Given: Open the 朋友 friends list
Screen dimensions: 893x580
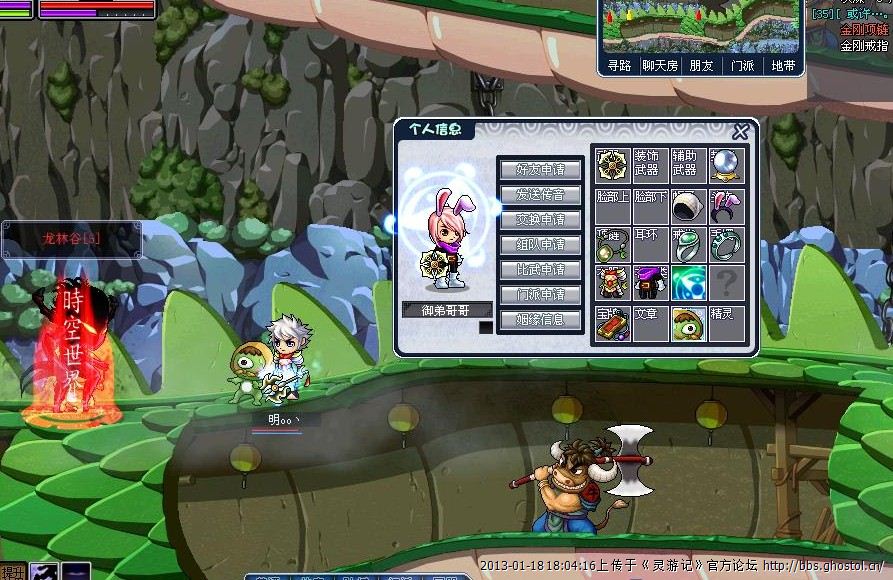Looking at the screenshot, I should pyautogui.click(x=701, y=66).
